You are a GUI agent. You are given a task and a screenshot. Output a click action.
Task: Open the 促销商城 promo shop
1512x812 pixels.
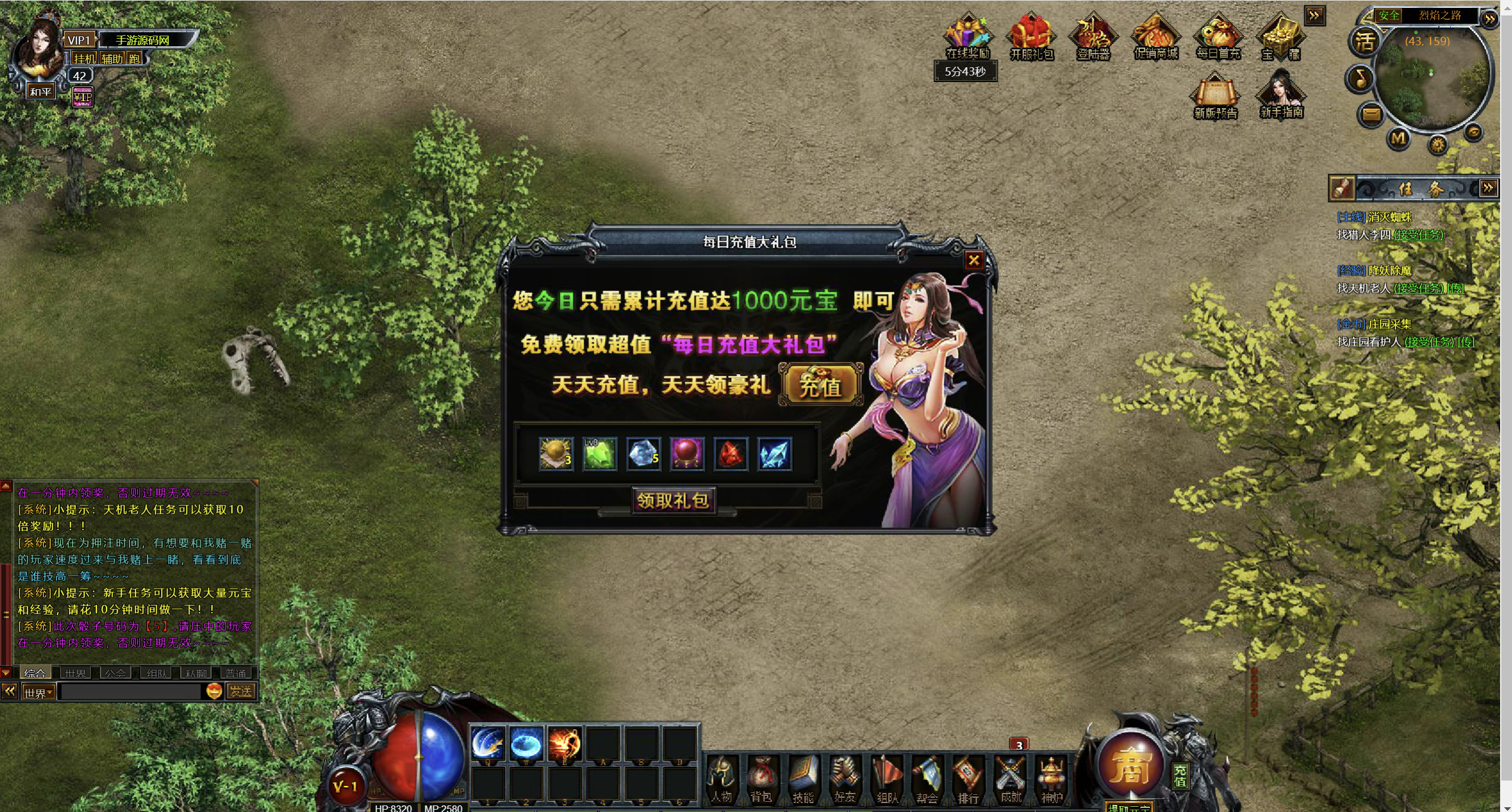point(1155,37)
